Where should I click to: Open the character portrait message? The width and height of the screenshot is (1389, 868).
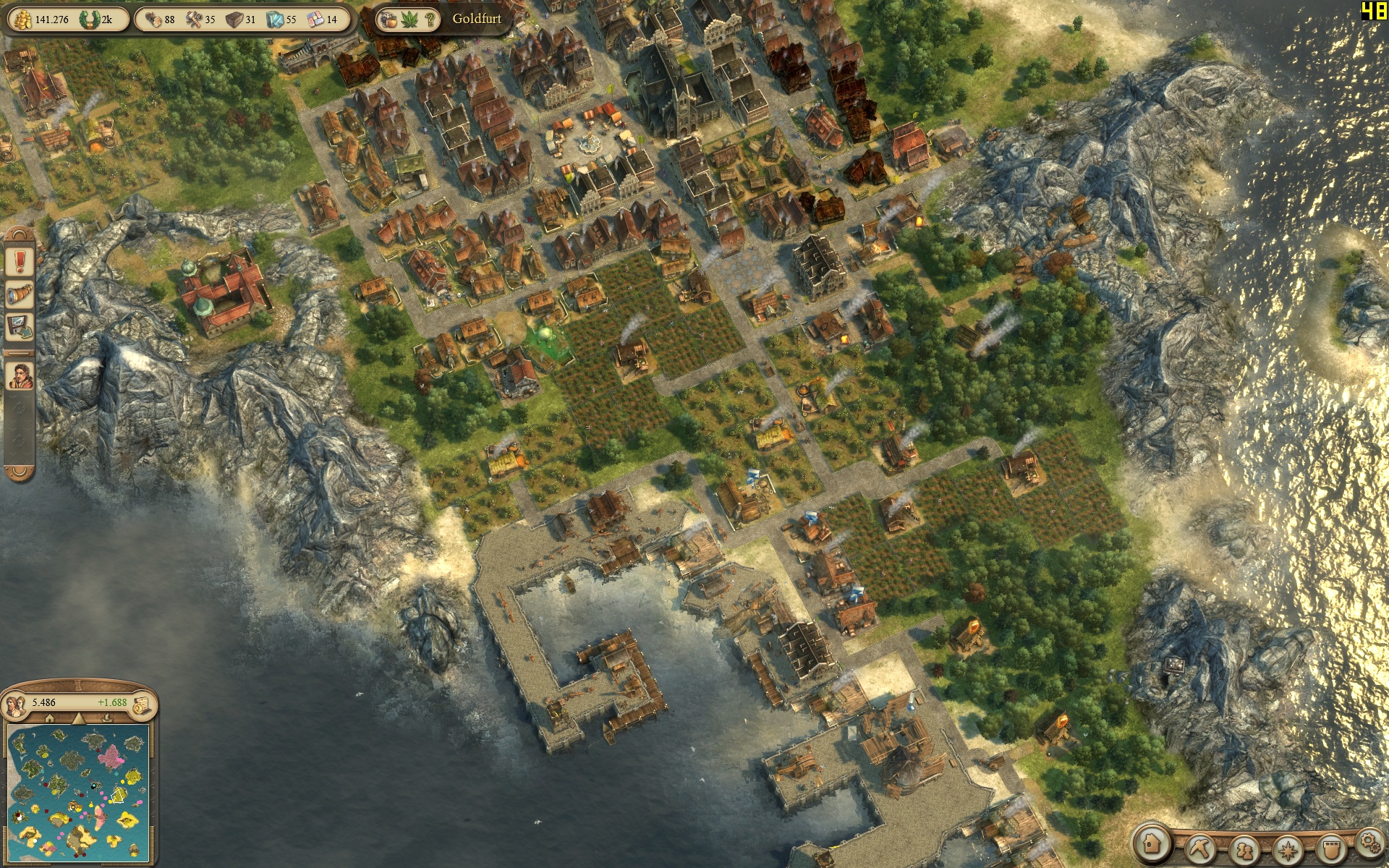(20, 376)
